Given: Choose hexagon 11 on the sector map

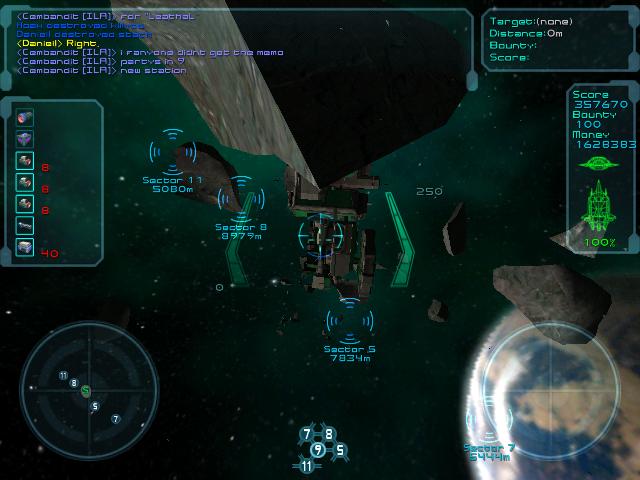Looking at the screenshot, I should pos(307,465).
